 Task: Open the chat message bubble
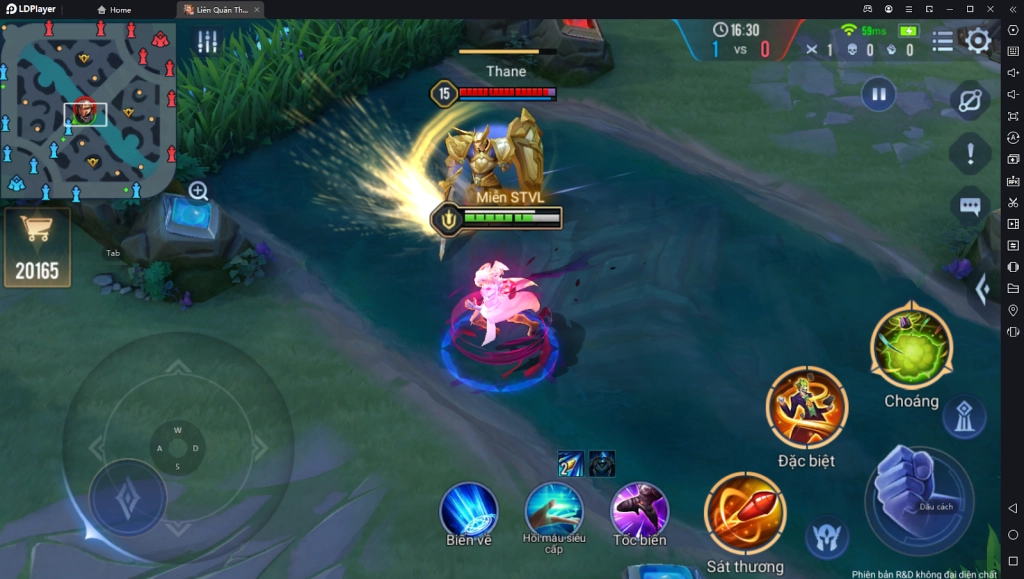click(x=969, y=206)
